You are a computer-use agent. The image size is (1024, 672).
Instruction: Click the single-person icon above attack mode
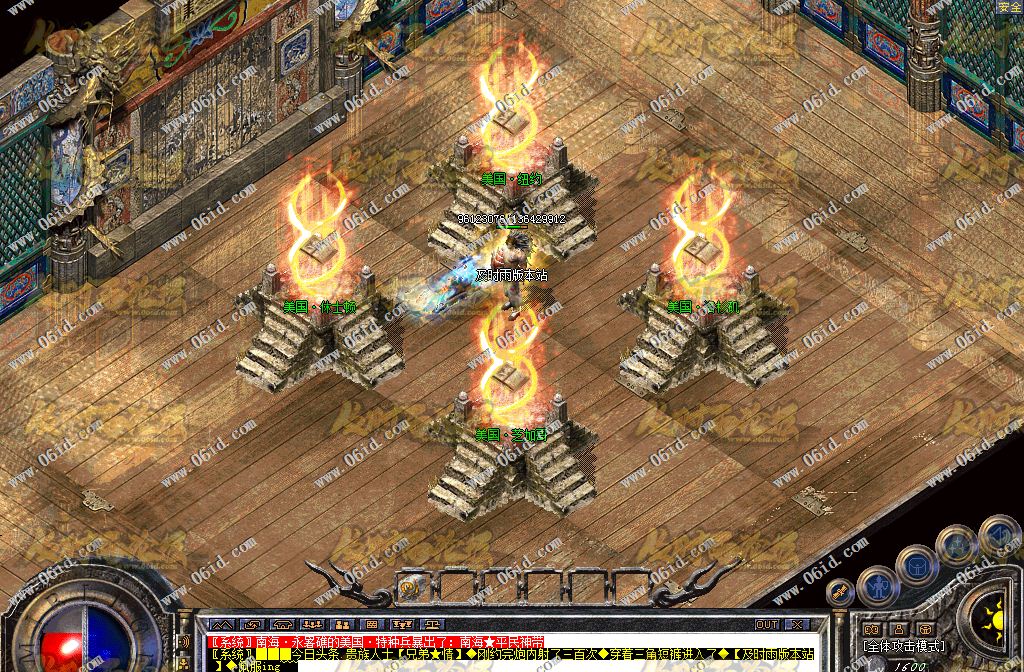(x=899, y=629)
